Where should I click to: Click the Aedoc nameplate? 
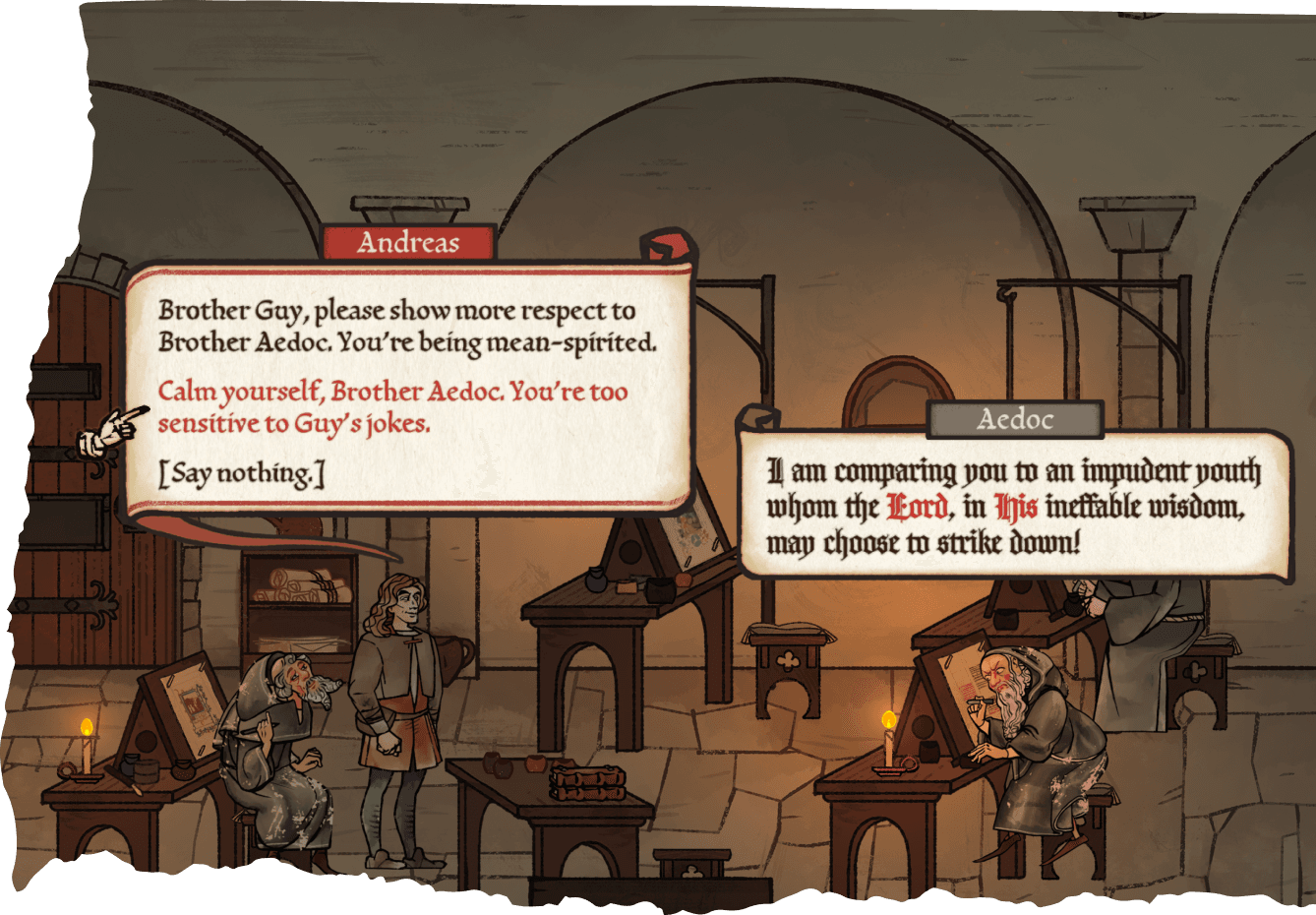[x=1017, y=417]
